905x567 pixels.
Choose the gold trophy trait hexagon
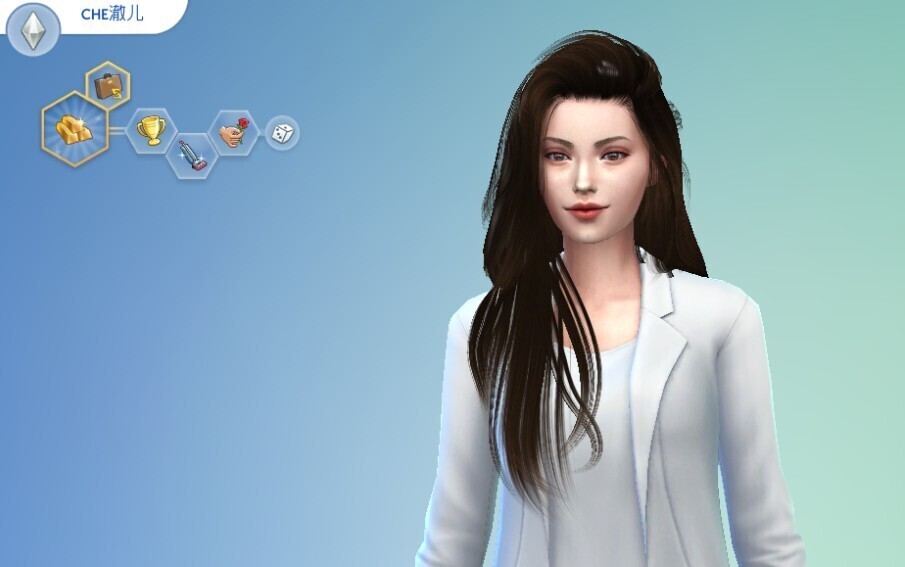point(152,130)
